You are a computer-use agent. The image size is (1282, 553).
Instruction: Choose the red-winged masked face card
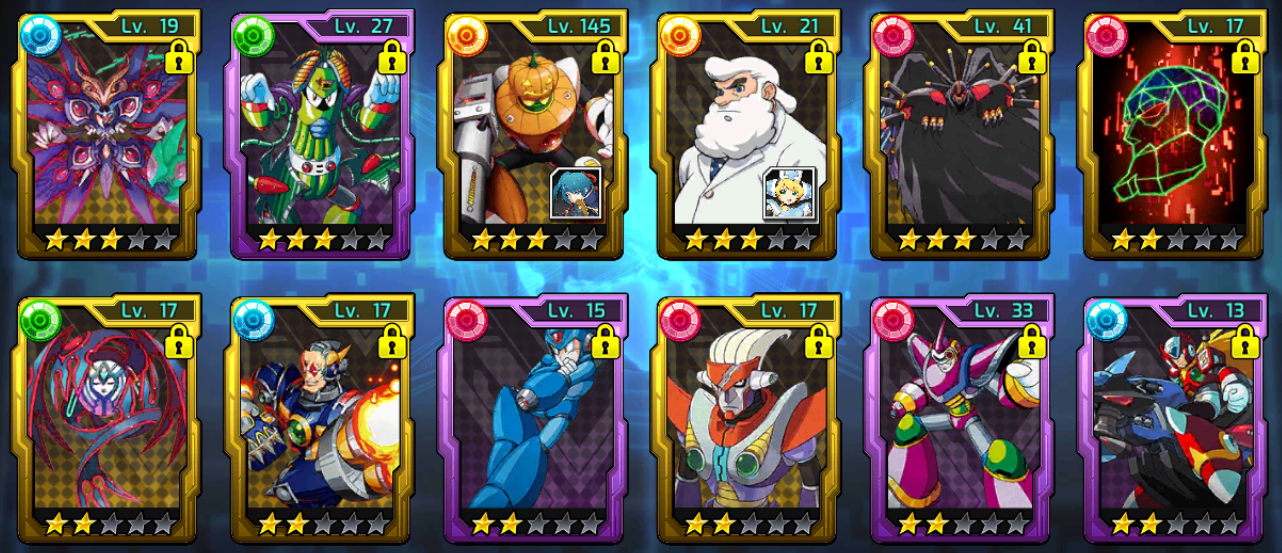(108, 418)
